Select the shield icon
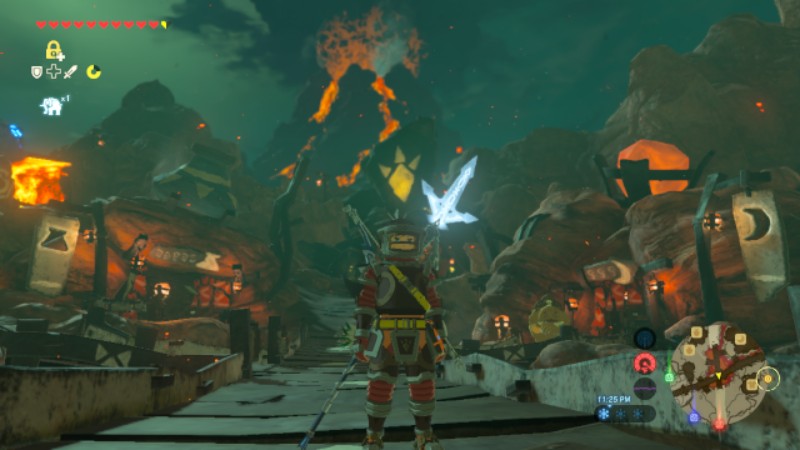The image size is (800, 450). pyautogui.click(x=37, y=72)
